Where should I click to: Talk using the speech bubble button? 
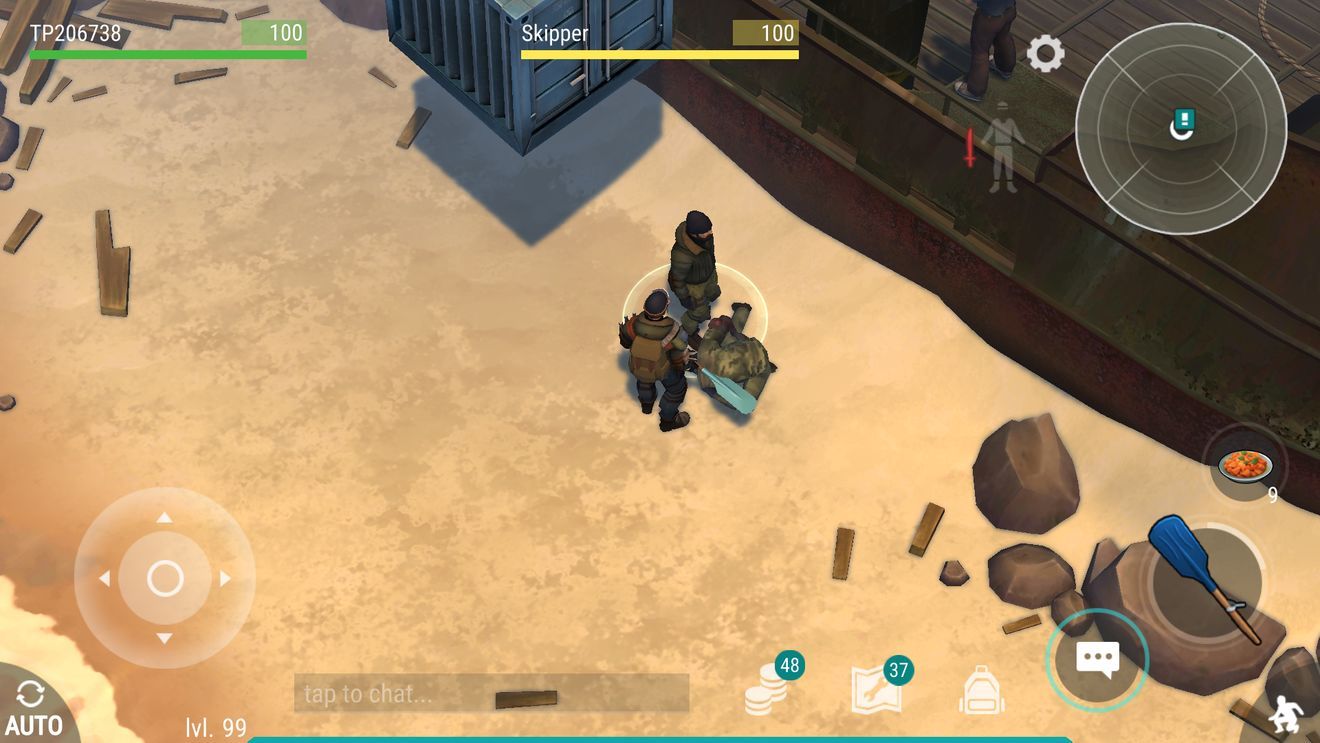coord(1097,660)
